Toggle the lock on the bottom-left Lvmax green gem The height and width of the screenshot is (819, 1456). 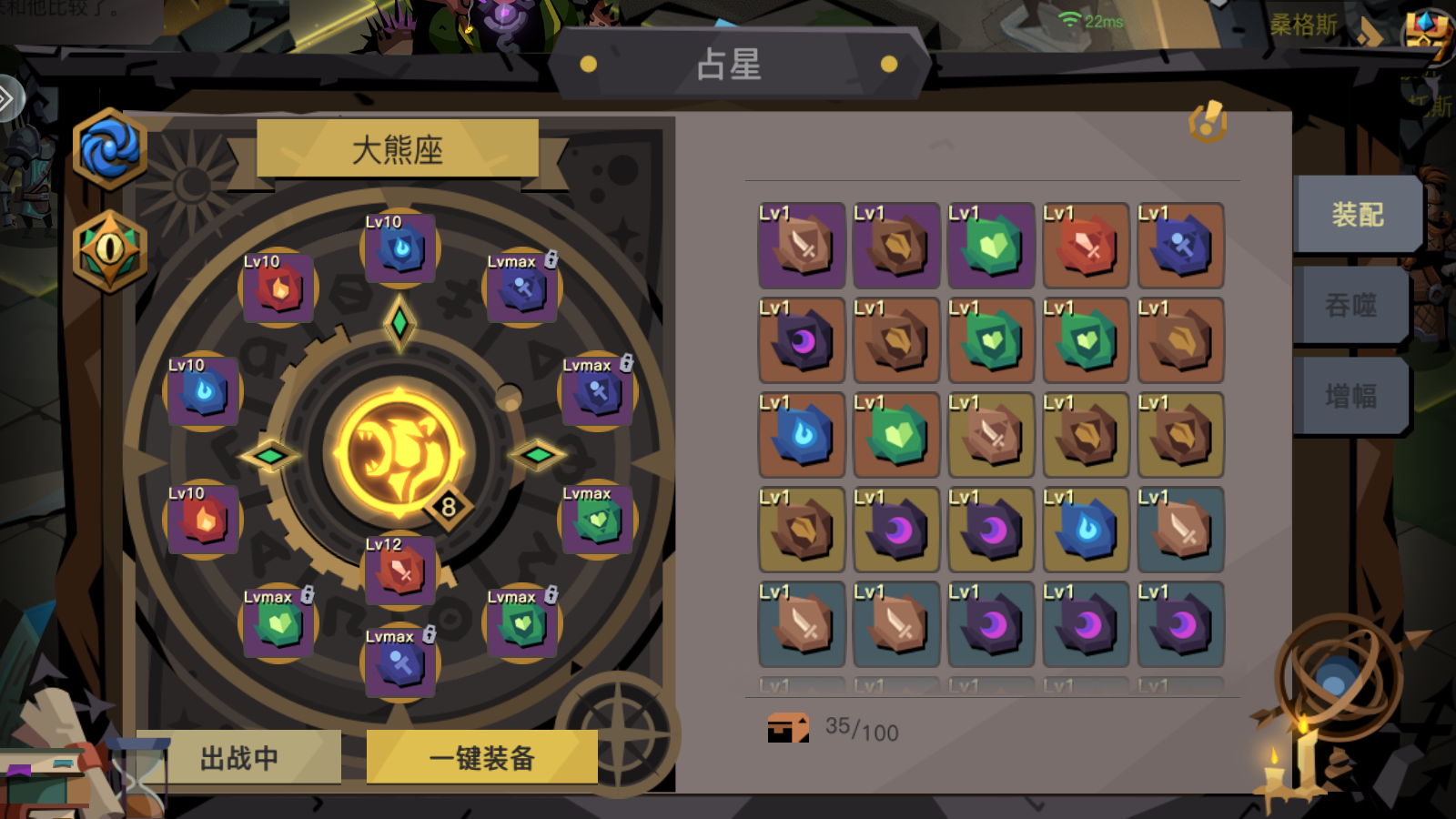click(306, 595)
